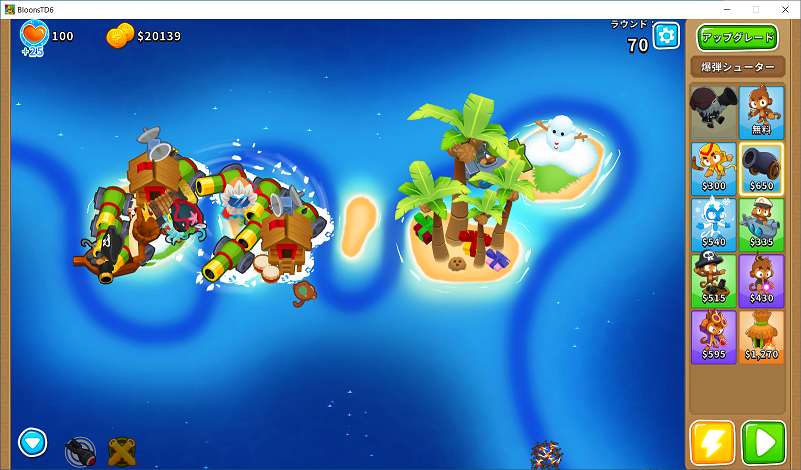The width and height of the screenshot is (801, 470).
Task: Select the $650 Bomb Shooter cannon
Action: pyautogui.click(x=761, y=167)
